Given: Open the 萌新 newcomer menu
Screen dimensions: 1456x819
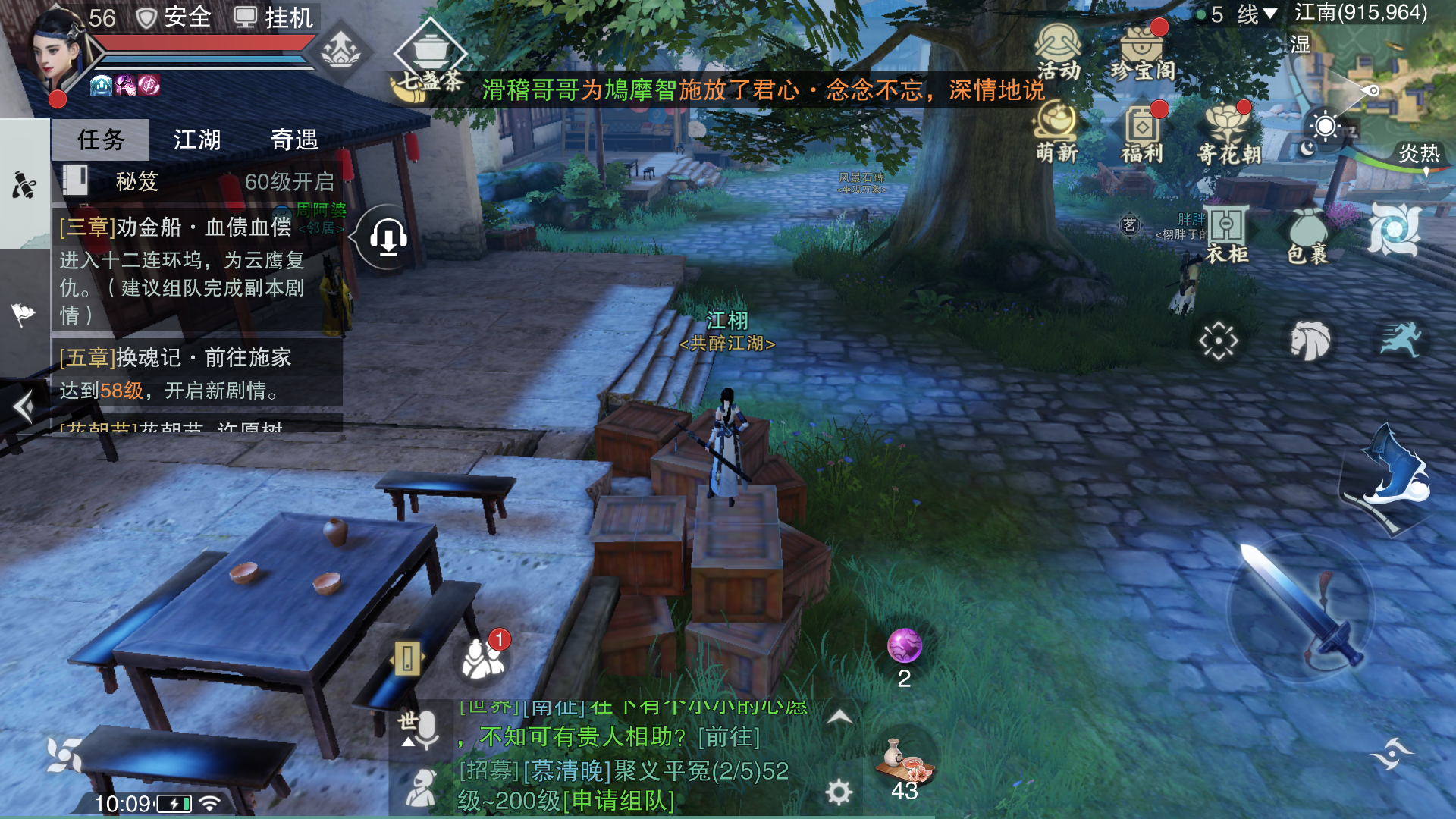Looking at the screenshot, I should (1057, 135).
